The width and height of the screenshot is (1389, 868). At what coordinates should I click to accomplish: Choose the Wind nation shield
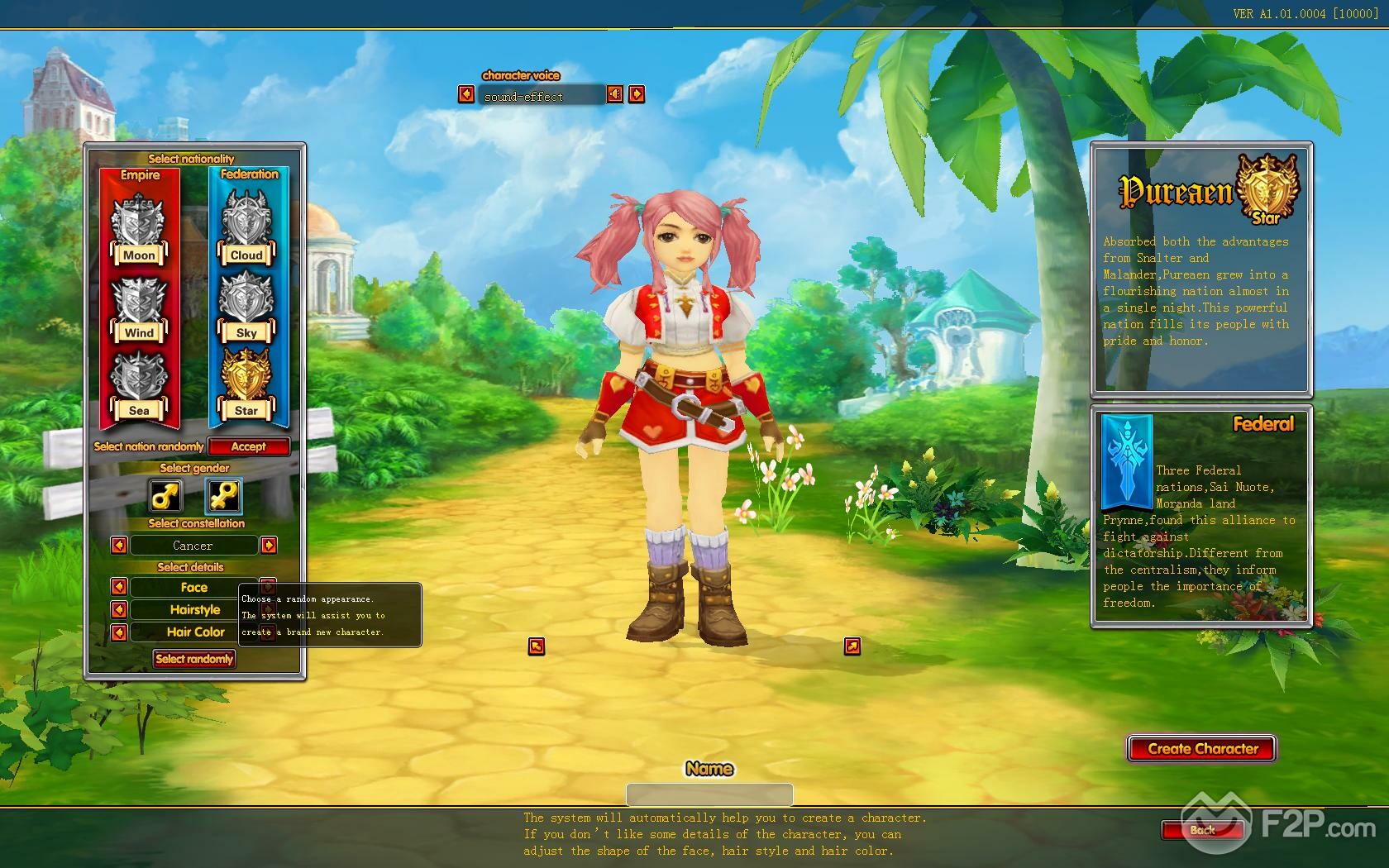[x=138, y=308]
